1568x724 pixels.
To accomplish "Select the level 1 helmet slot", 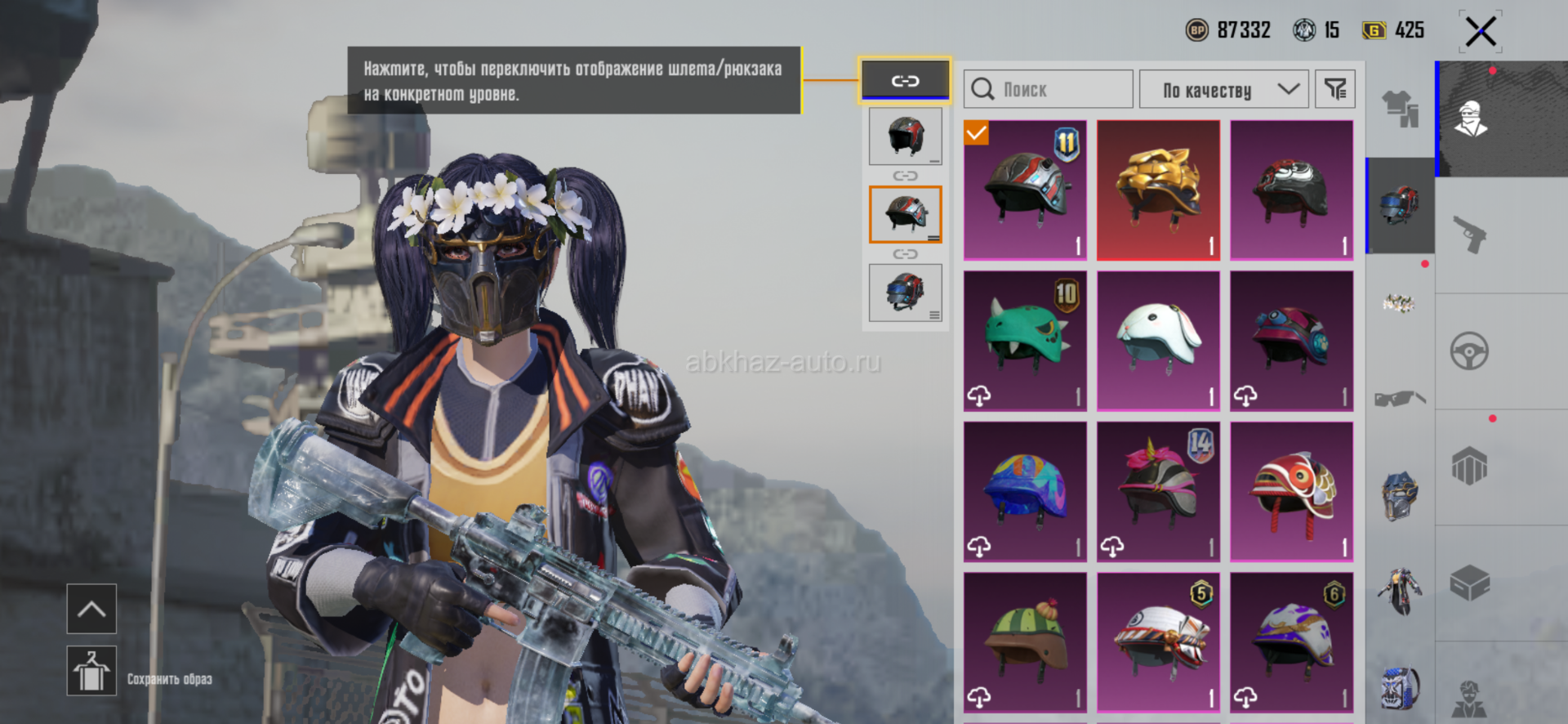I will coord(905,136).
